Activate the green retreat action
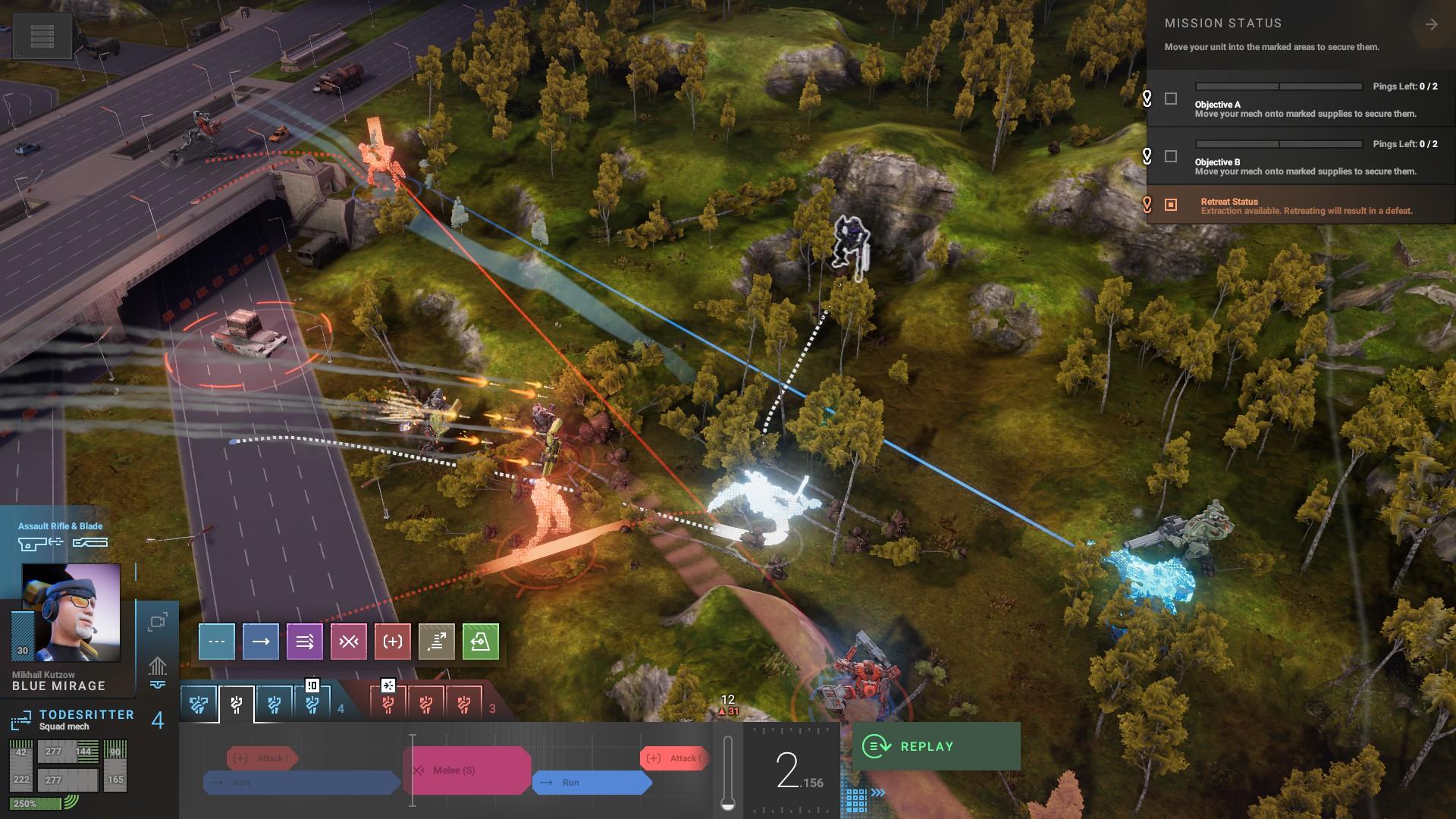 pyautogui.click(x=481, y=642)
